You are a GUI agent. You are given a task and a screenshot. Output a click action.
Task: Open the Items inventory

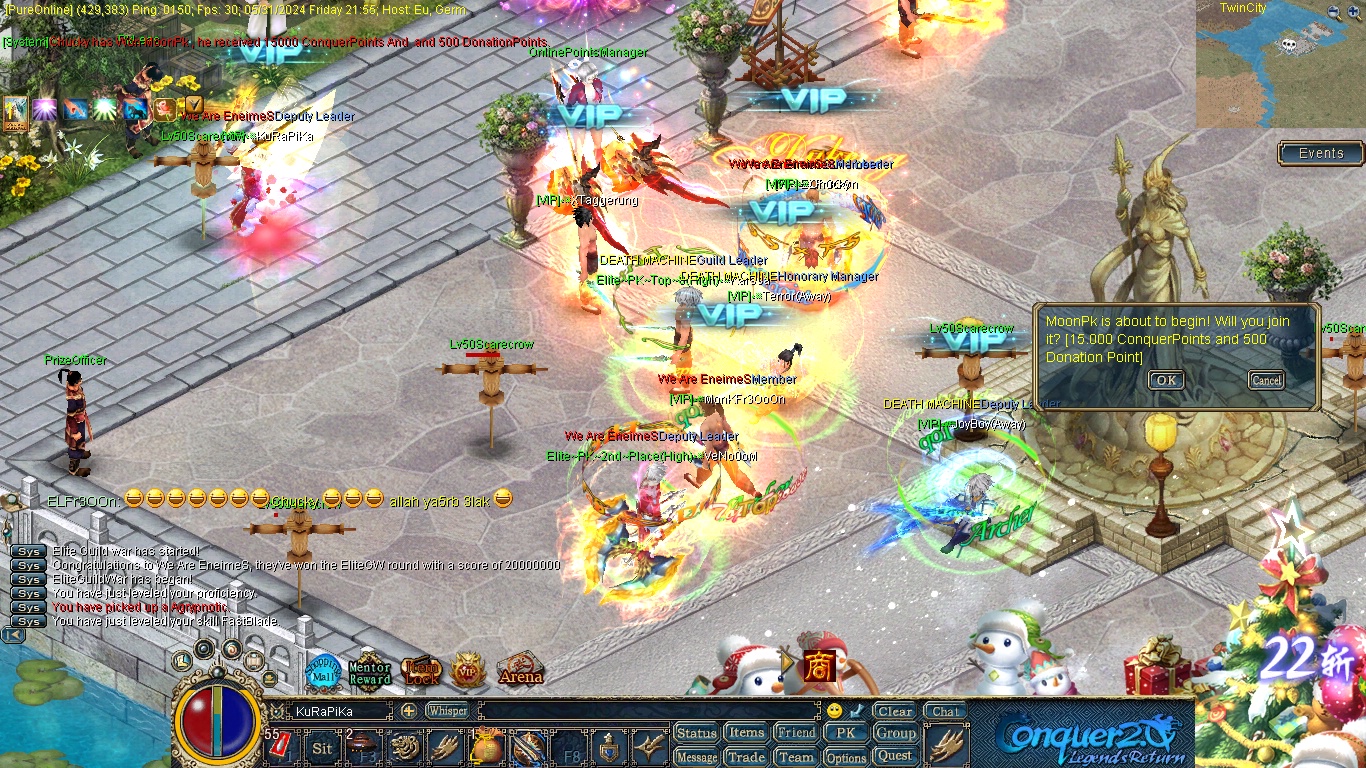(x=746, y=733)
